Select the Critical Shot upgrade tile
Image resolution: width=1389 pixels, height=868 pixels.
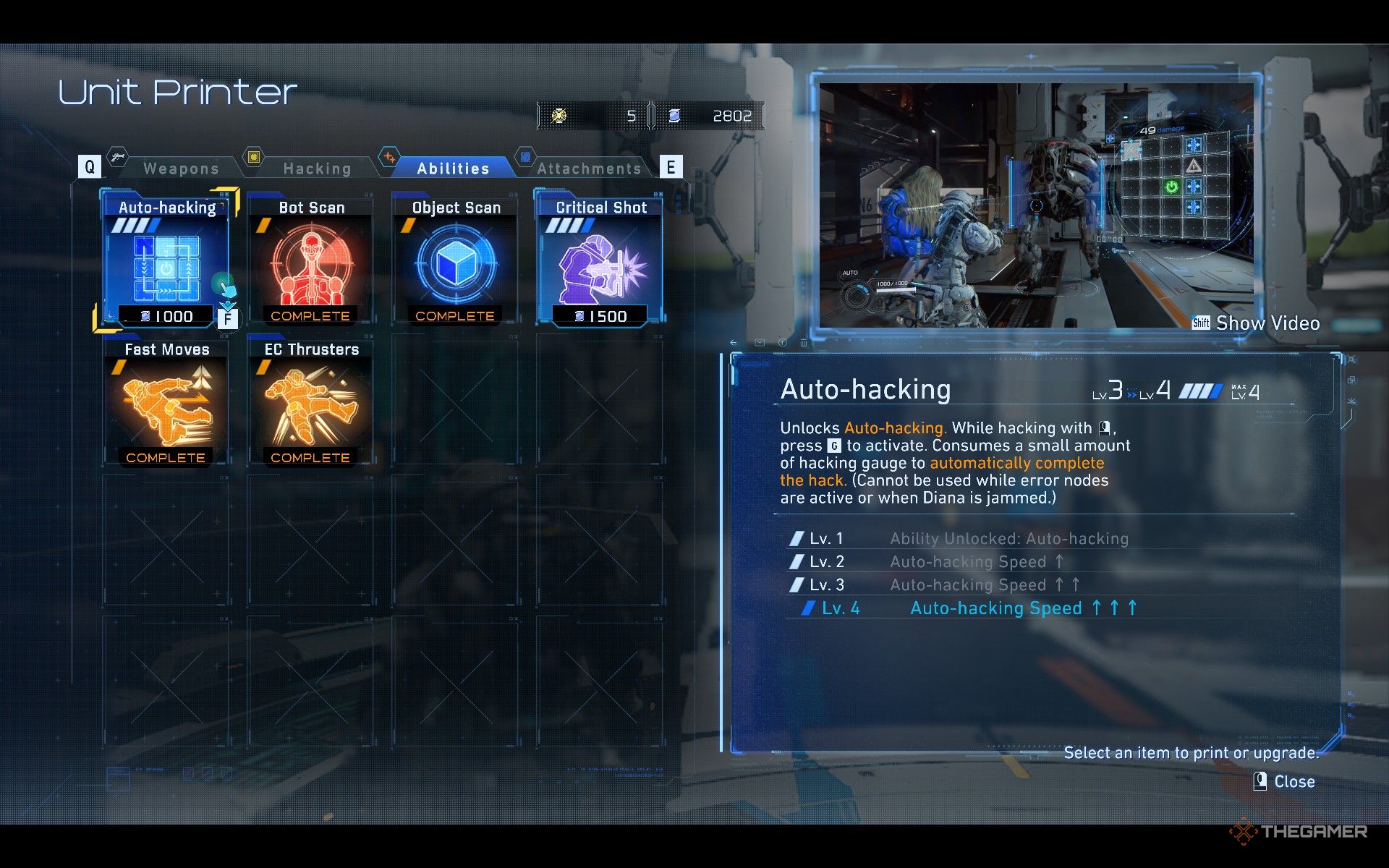pyautogui.click(x=600, y=262)
